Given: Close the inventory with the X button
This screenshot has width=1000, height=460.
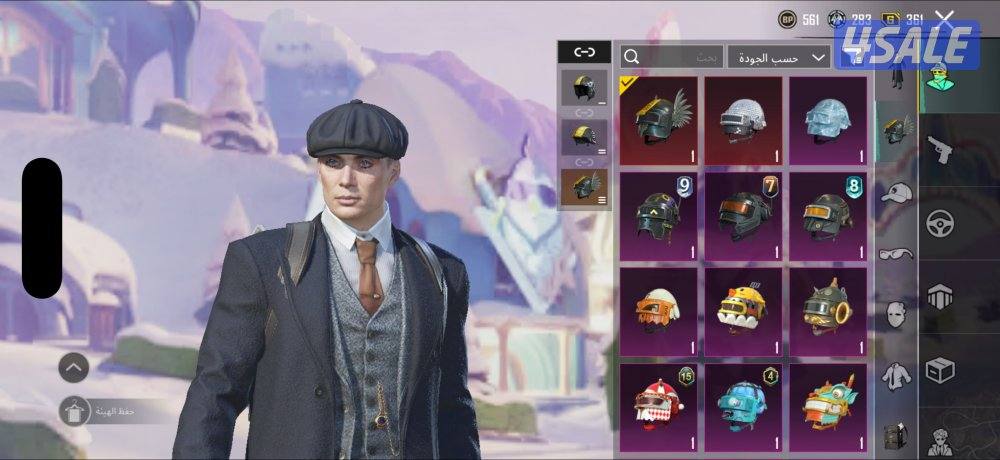Looking at the screenshot, I should [944, 18].
